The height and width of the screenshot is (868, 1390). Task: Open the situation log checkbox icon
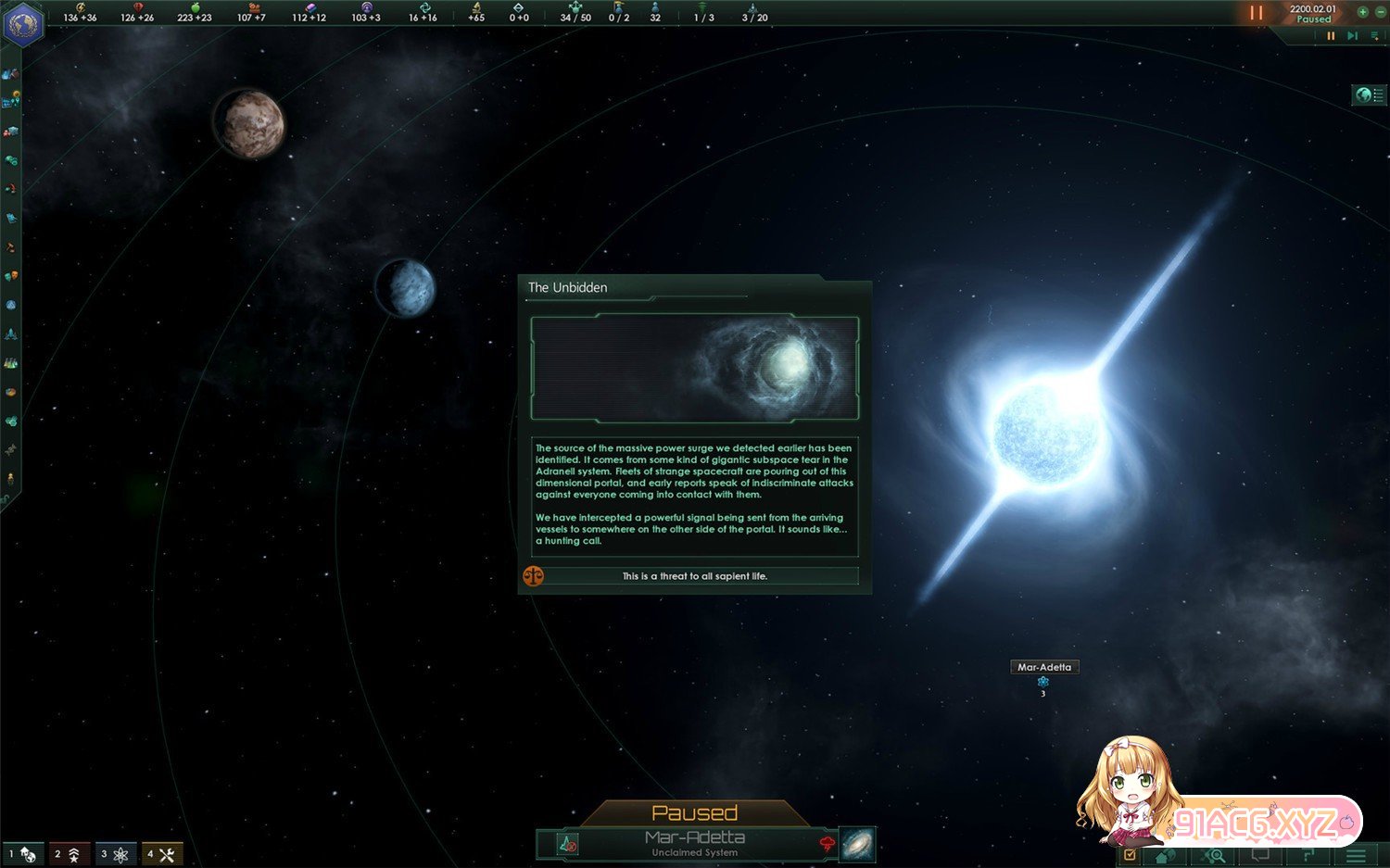[x=1130, y=856]
